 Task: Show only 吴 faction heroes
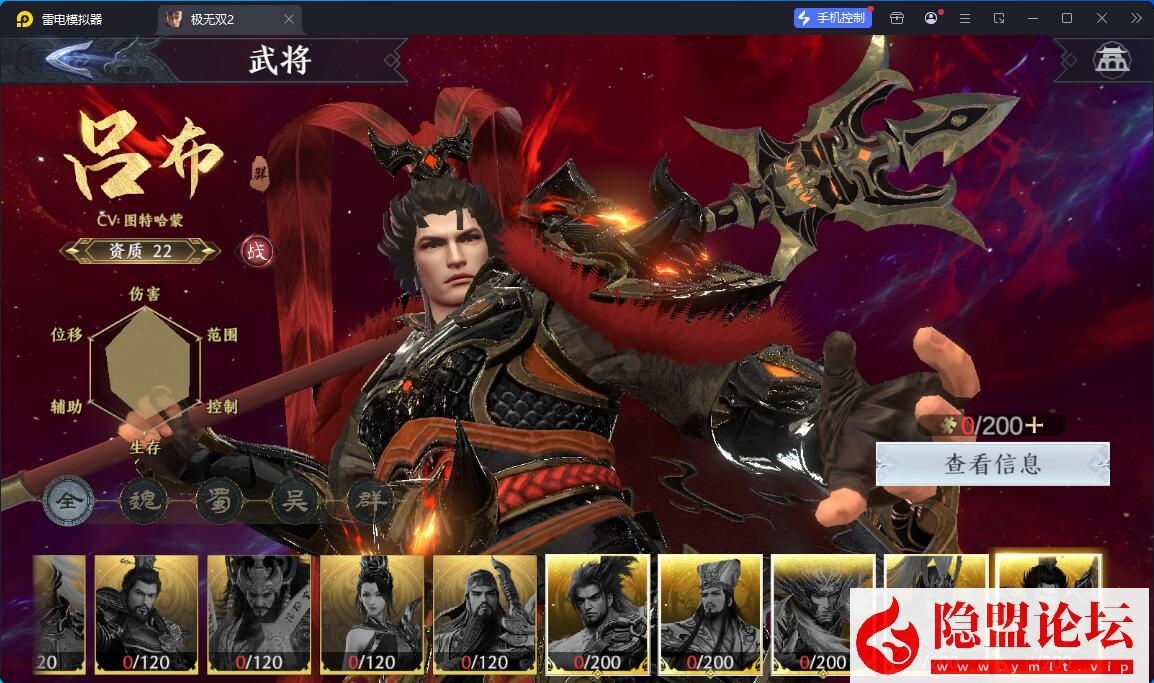coord(295,501)
